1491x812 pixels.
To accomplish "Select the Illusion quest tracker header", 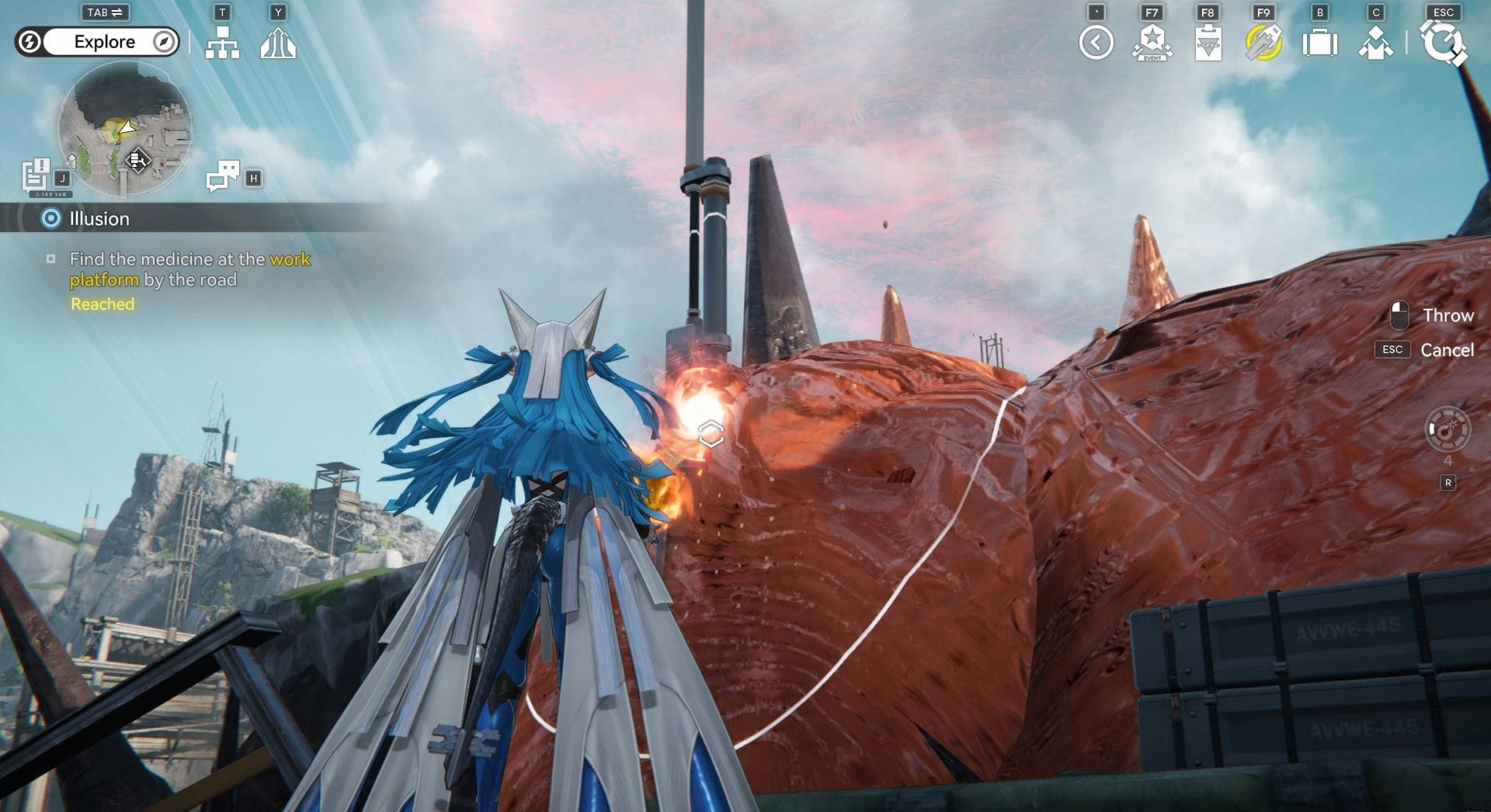I will click(99, 219).
